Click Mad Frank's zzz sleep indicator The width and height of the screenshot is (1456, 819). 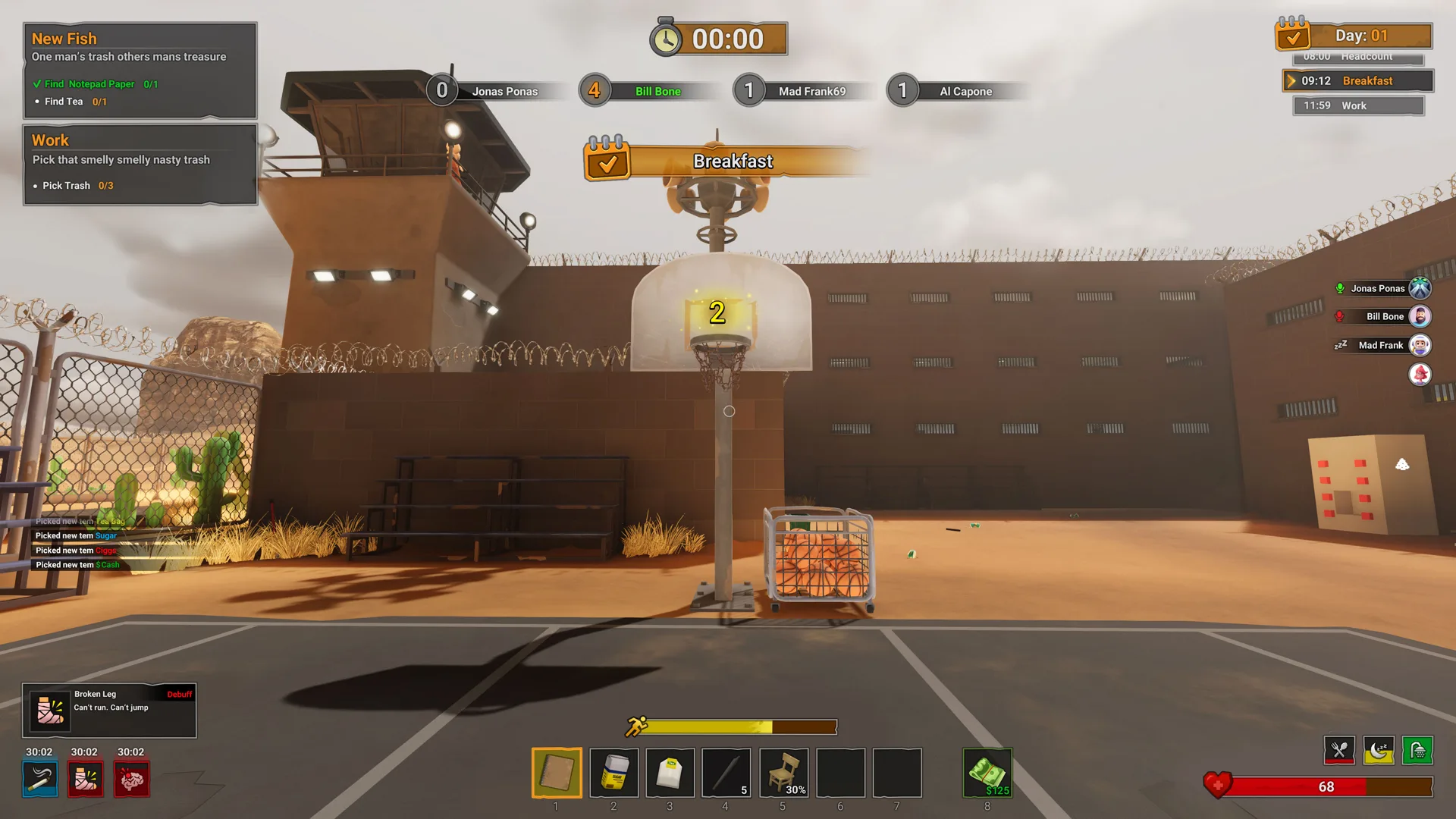[1339, 344]
